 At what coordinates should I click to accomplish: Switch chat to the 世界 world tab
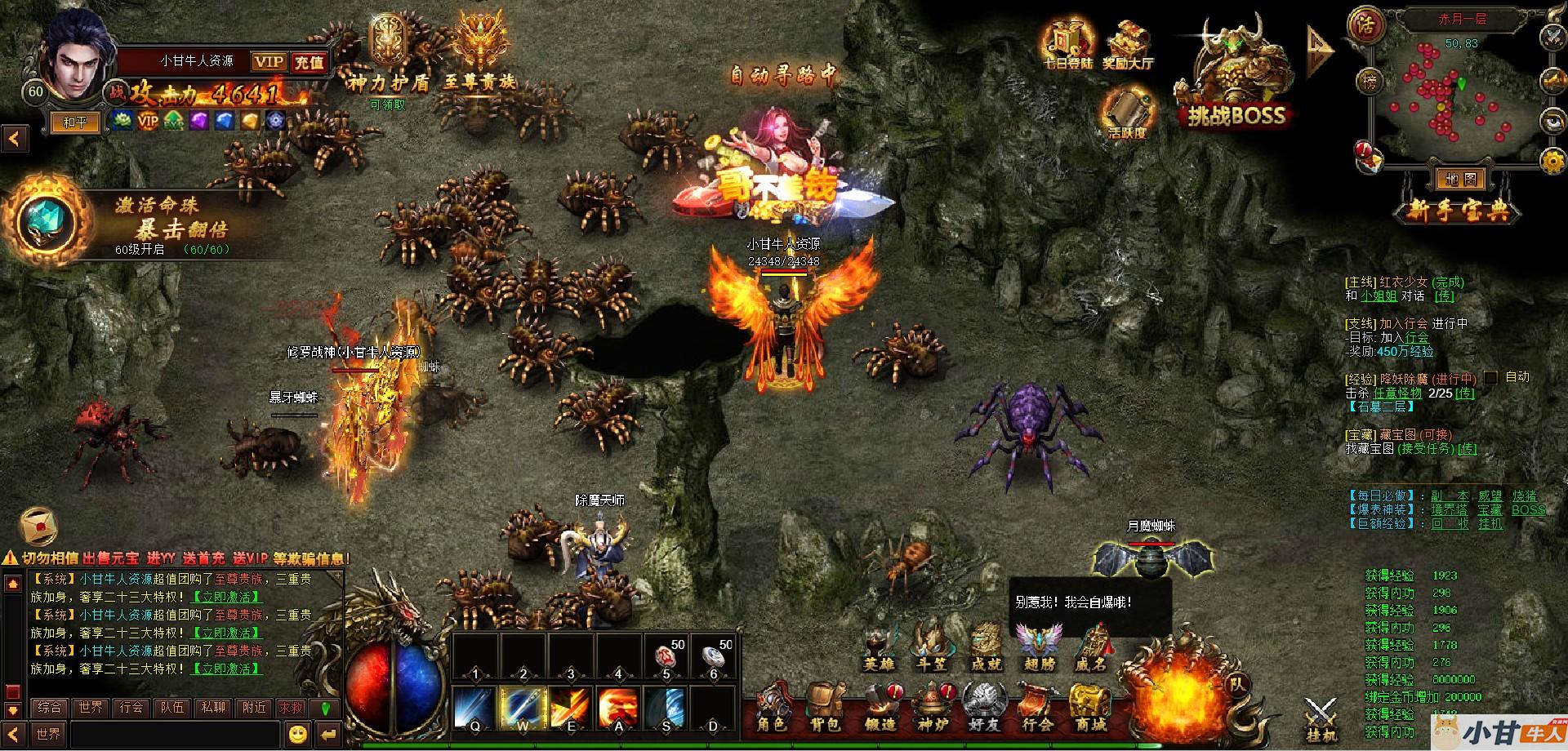pyautogui.click(x=91, y=707)
